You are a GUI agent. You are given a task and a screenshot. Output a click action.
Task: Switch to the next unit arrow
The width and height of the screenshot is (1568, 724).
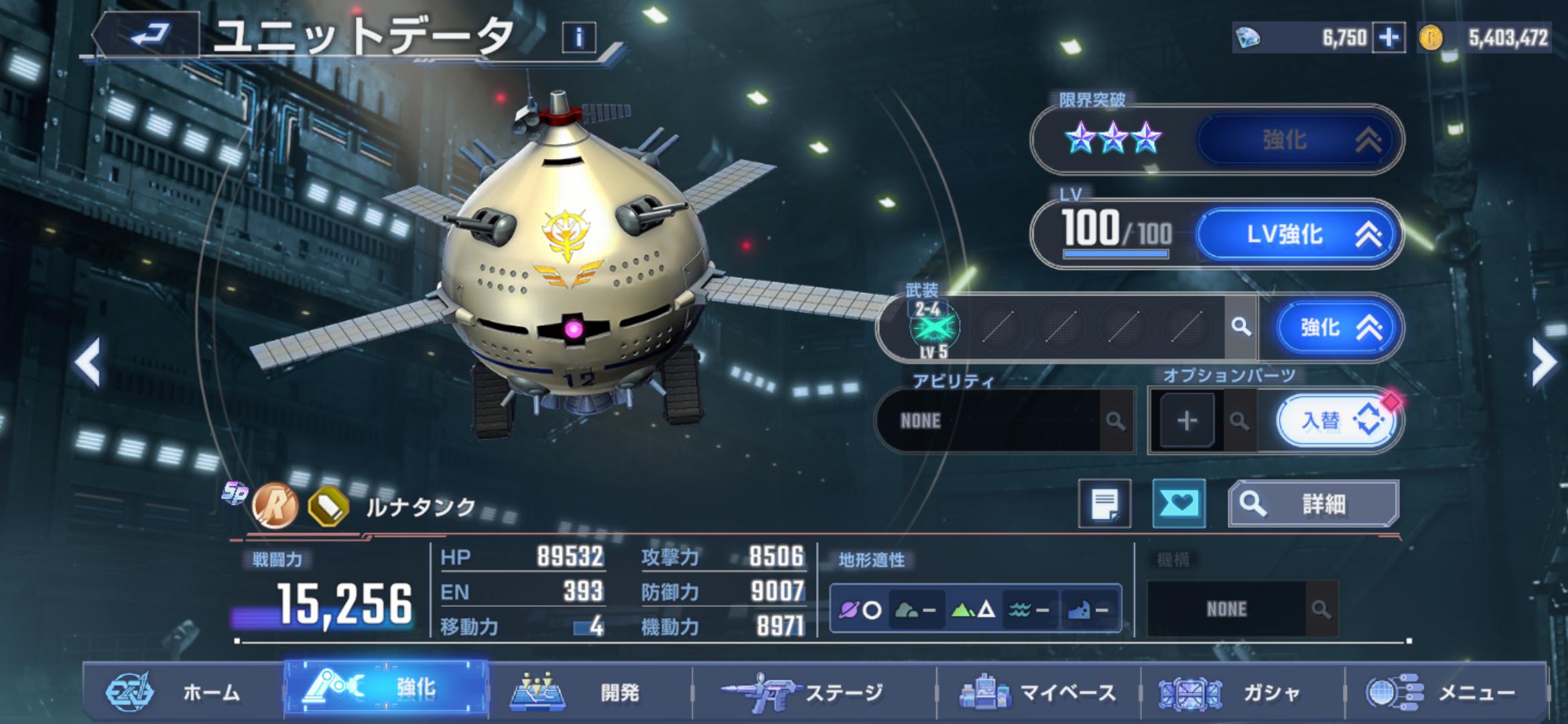[x=1544, y=362]
